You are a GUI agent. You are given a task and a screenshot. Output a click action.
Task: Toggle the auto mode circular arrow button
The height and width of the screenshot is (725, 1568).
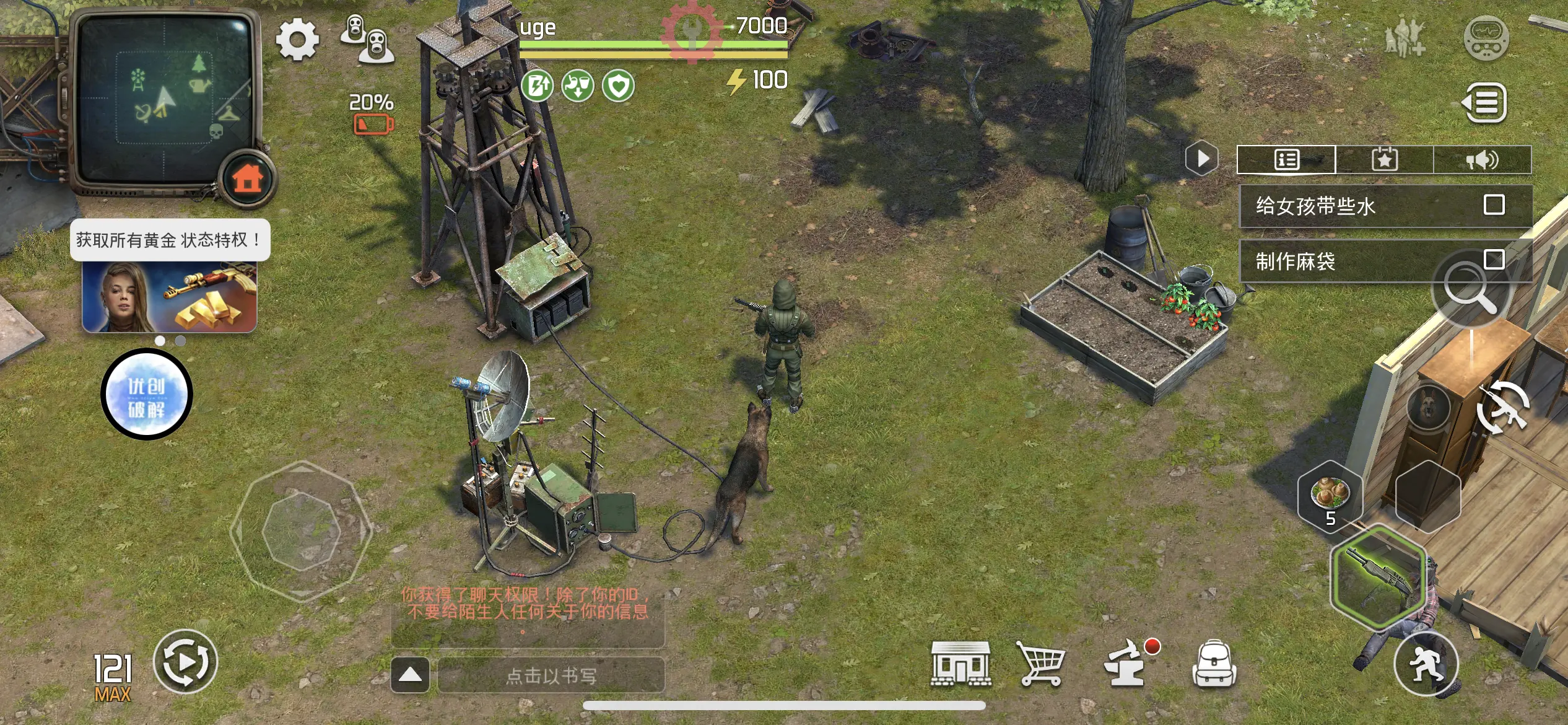[x=185, y=662]
